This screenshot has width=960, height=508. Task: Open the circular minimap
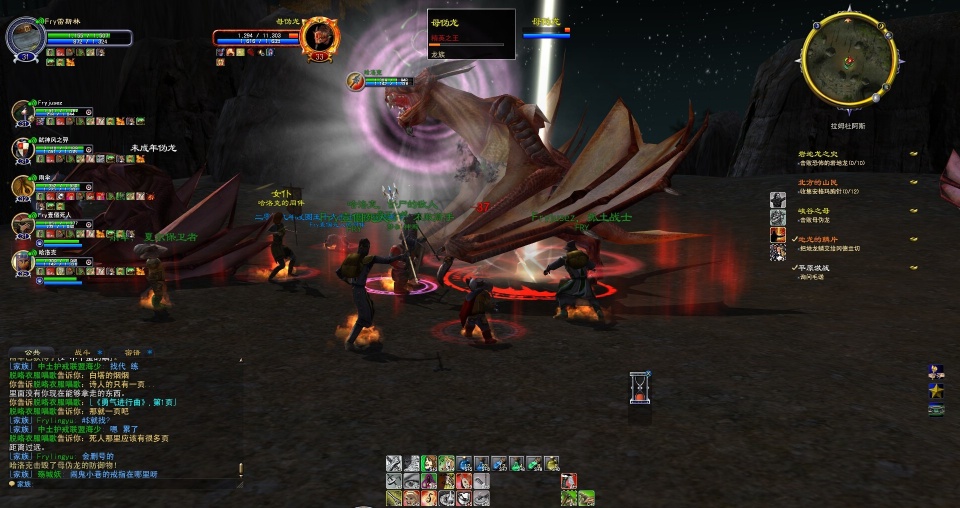pos(847,59)
